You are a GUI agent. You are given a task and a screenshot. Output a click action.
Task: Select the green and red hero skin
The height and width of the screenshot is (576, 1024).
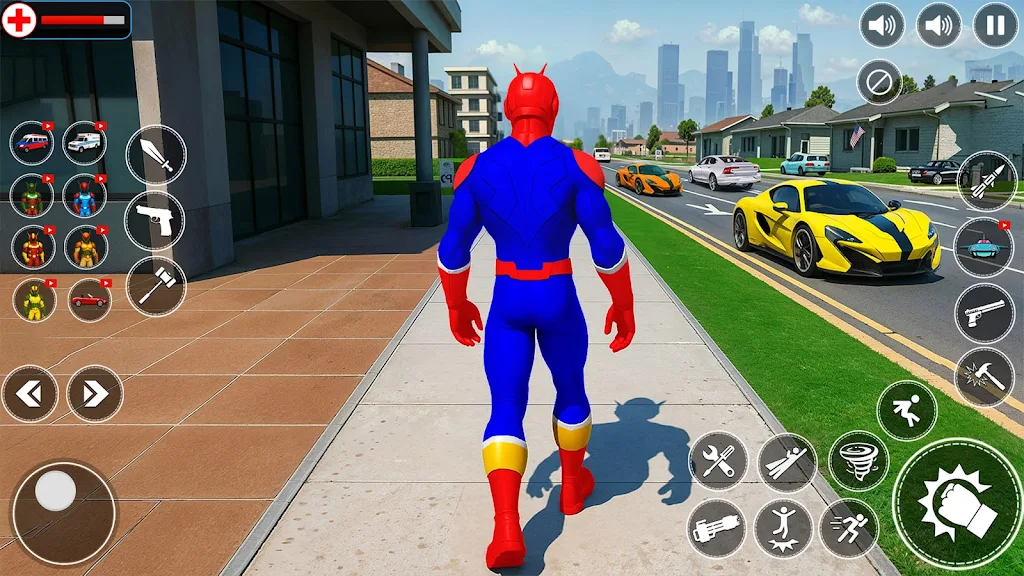click(x=33, y=196)
